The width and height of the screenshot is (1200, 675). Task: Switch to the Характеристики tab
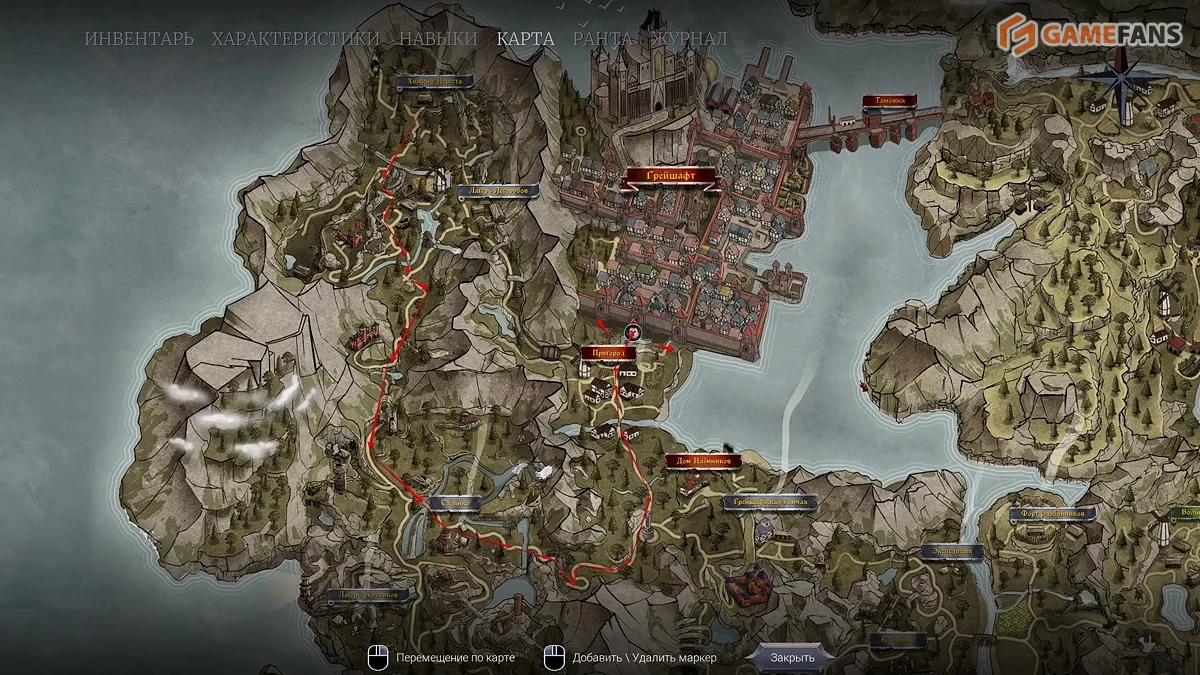pos(296,39)
